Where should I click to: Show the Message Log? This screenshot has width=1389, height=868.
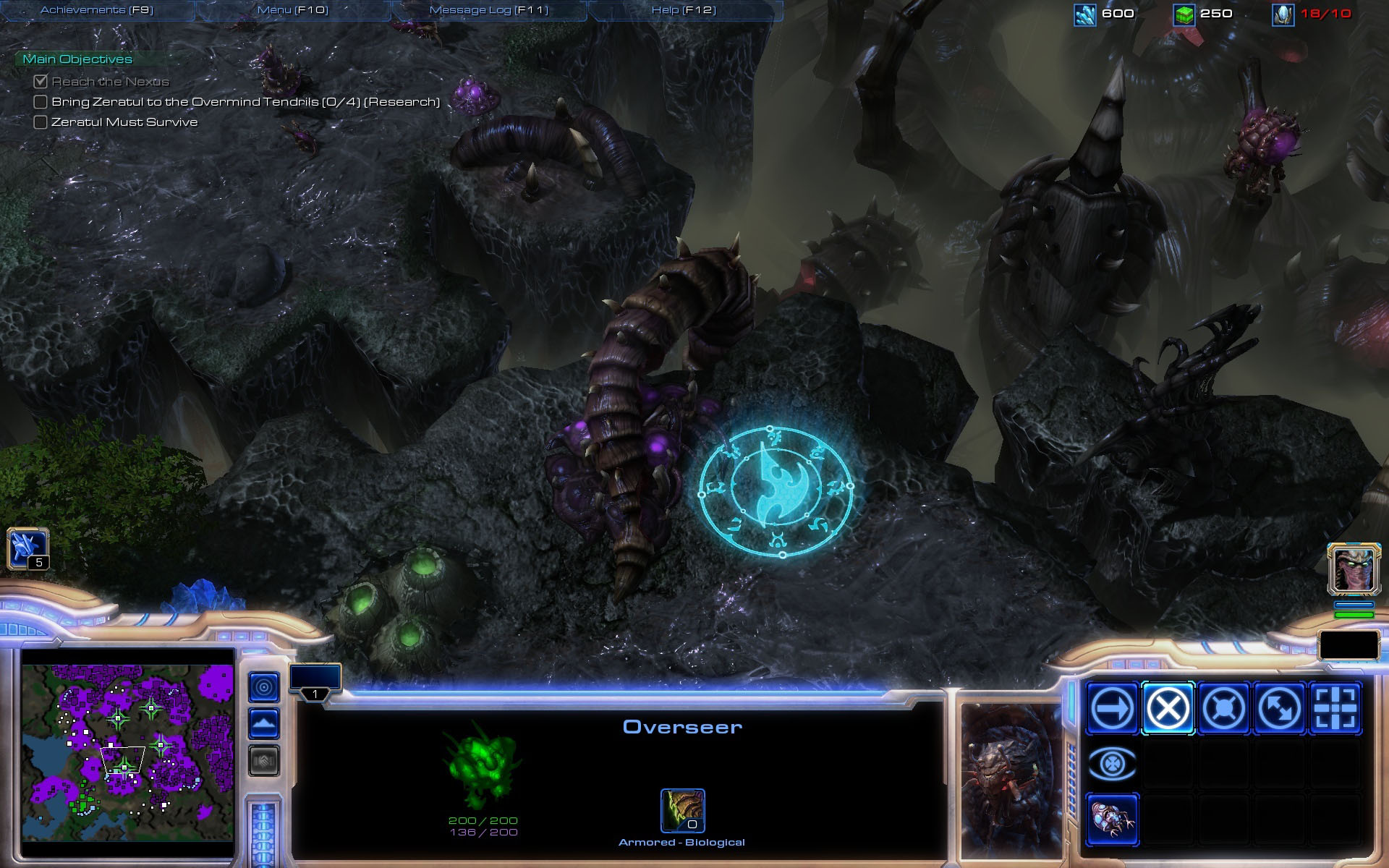click(x=489, y=10)
